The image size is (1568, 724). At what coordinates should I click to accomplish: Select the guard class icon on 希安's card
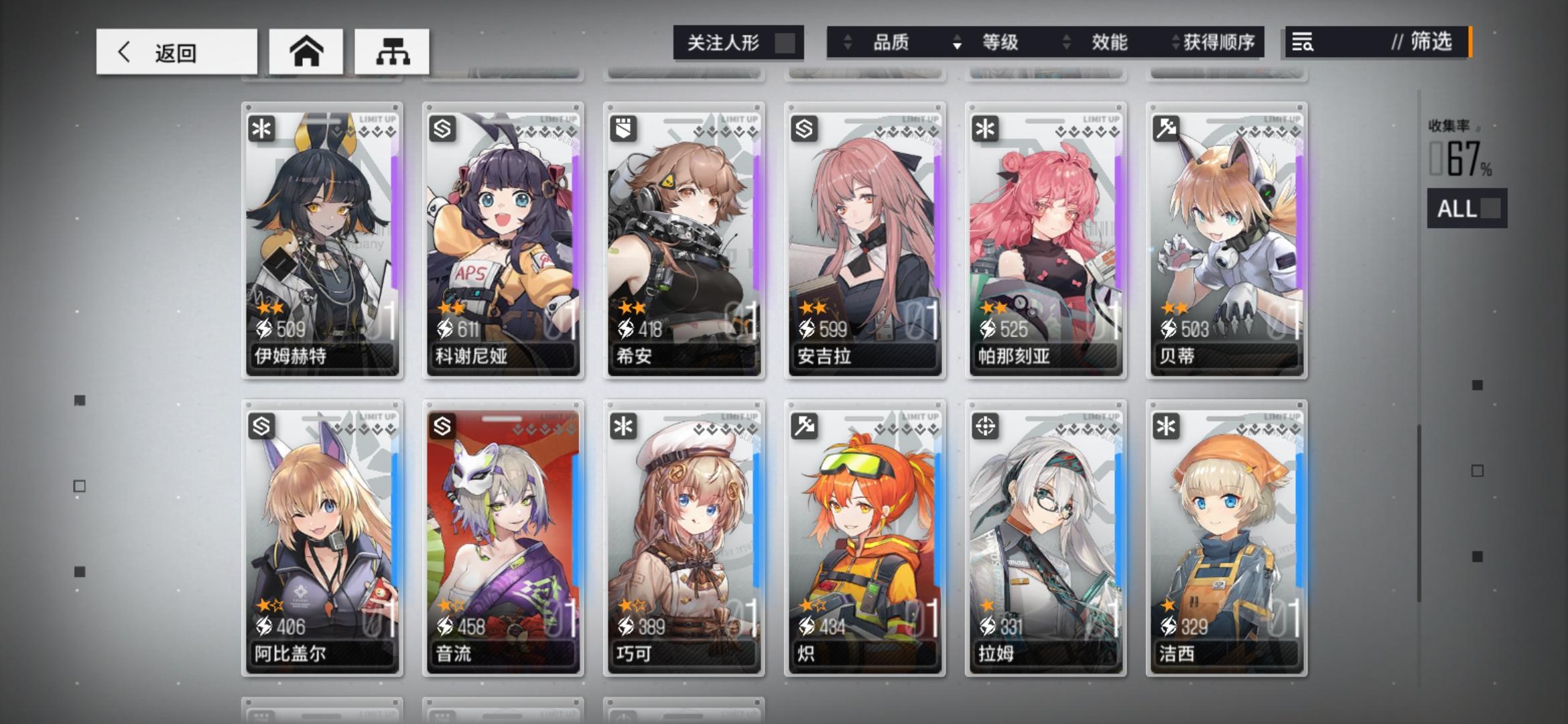pyautogui.click(x=623, y=128)
